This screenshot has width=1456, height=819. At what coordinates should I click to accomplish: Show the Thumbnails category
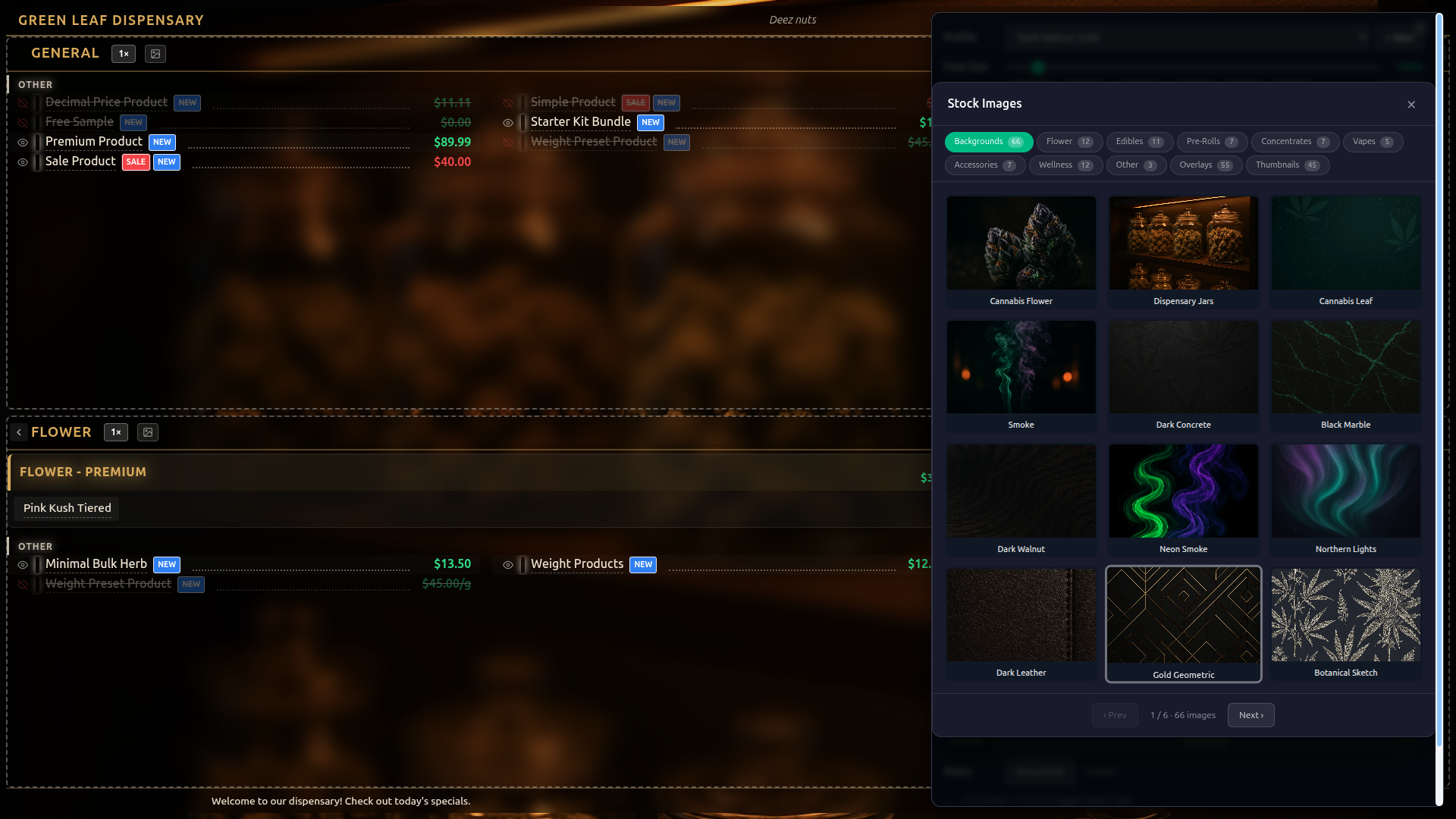point(1287,165)
